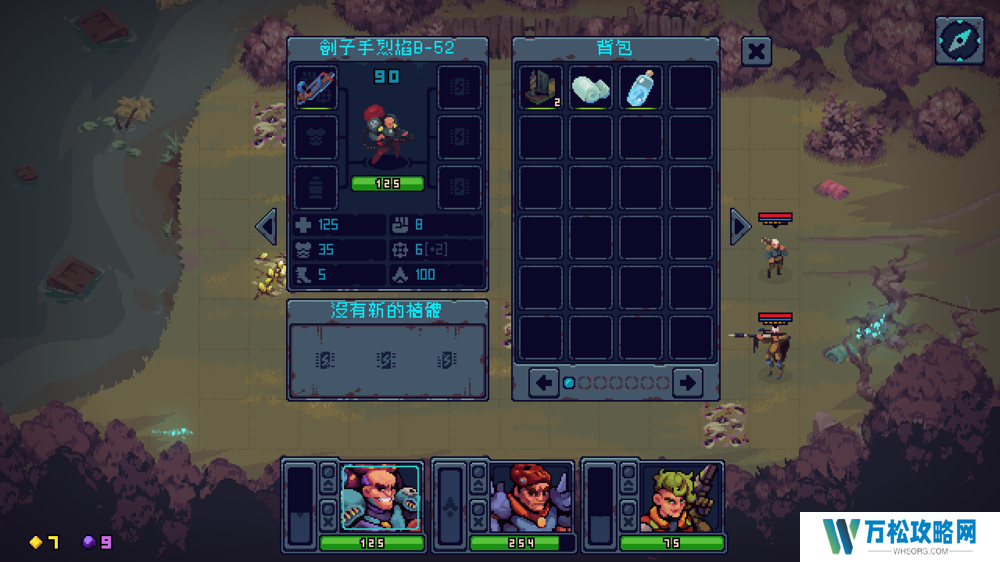Close the inventory panel
The width and height of the screenshot is (1000, 562).
(757, 51)
